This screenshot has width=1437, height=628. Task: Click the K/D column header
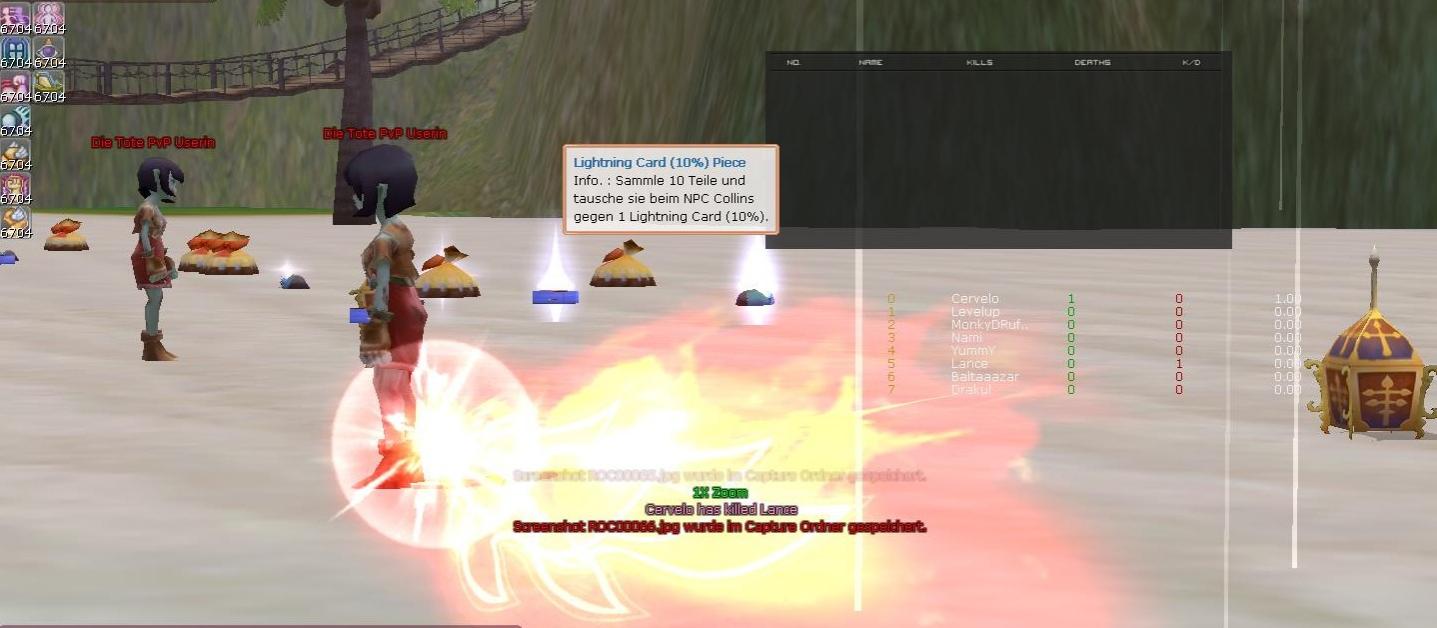[x=1190, y=63]
